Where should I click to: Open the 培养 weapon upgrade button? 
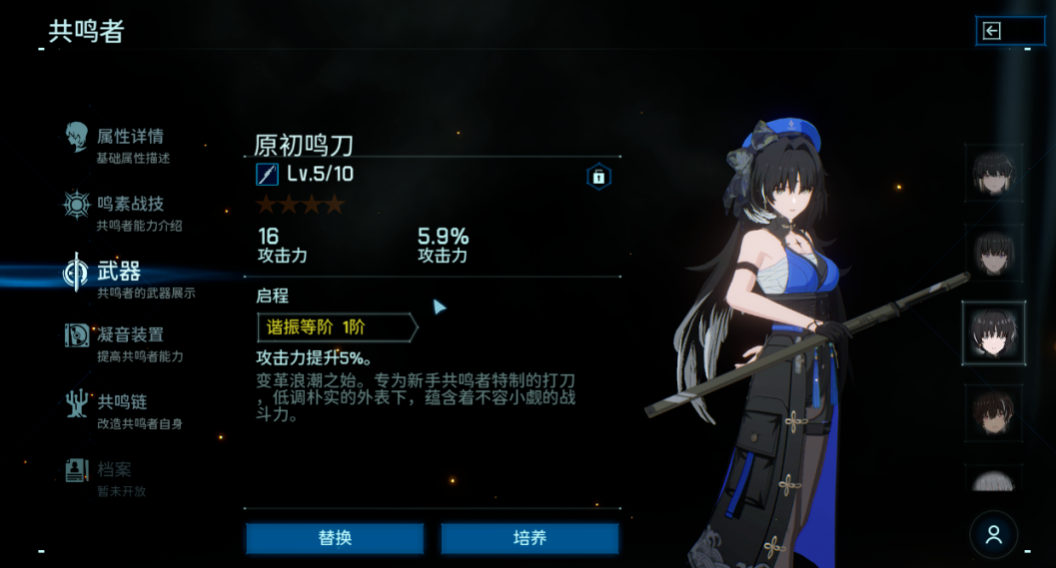coord(530,539)
